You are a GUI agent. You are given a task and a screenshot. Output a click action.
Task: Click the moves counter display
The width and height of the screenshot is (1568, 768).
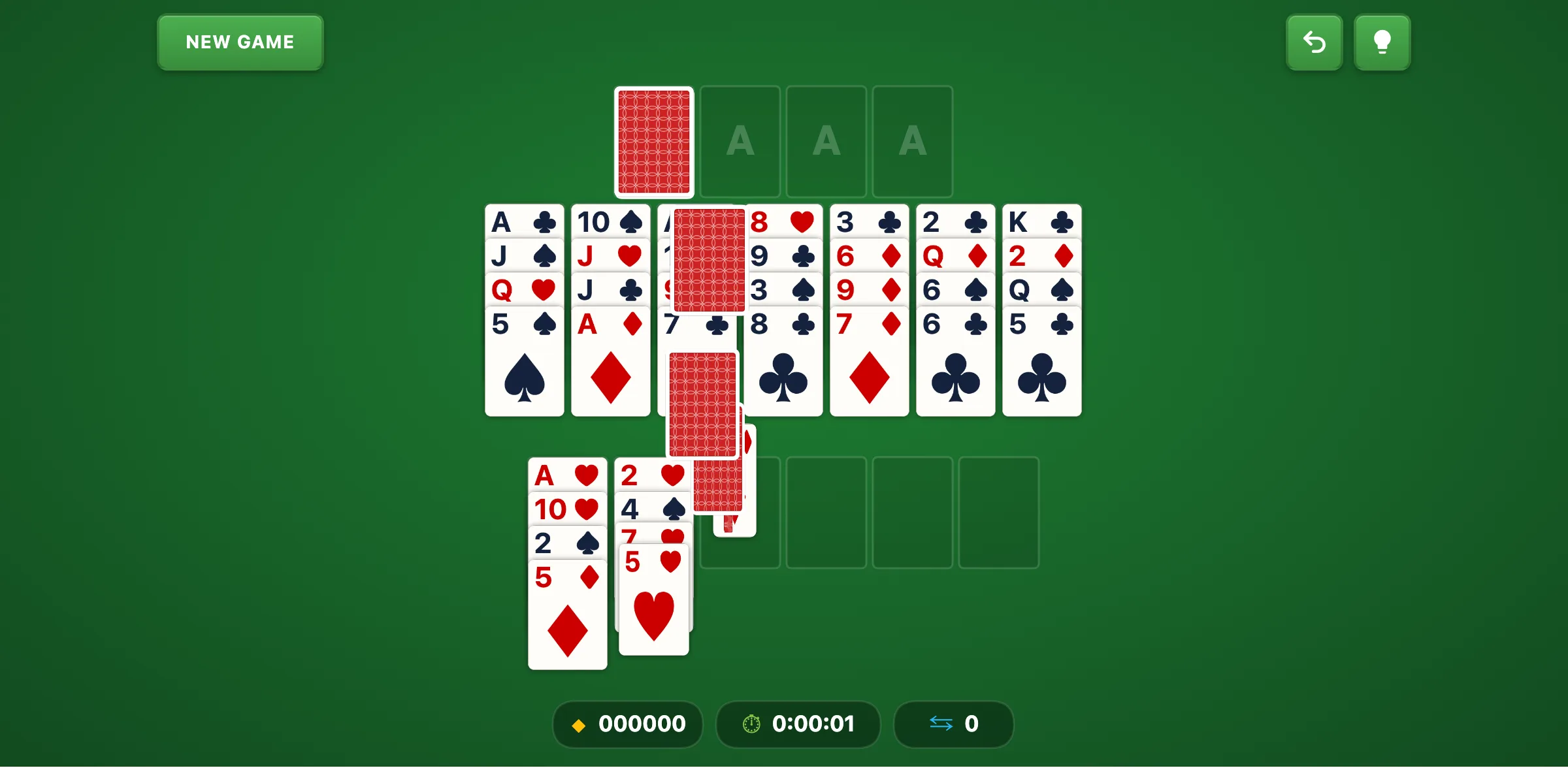coord(953,724)
